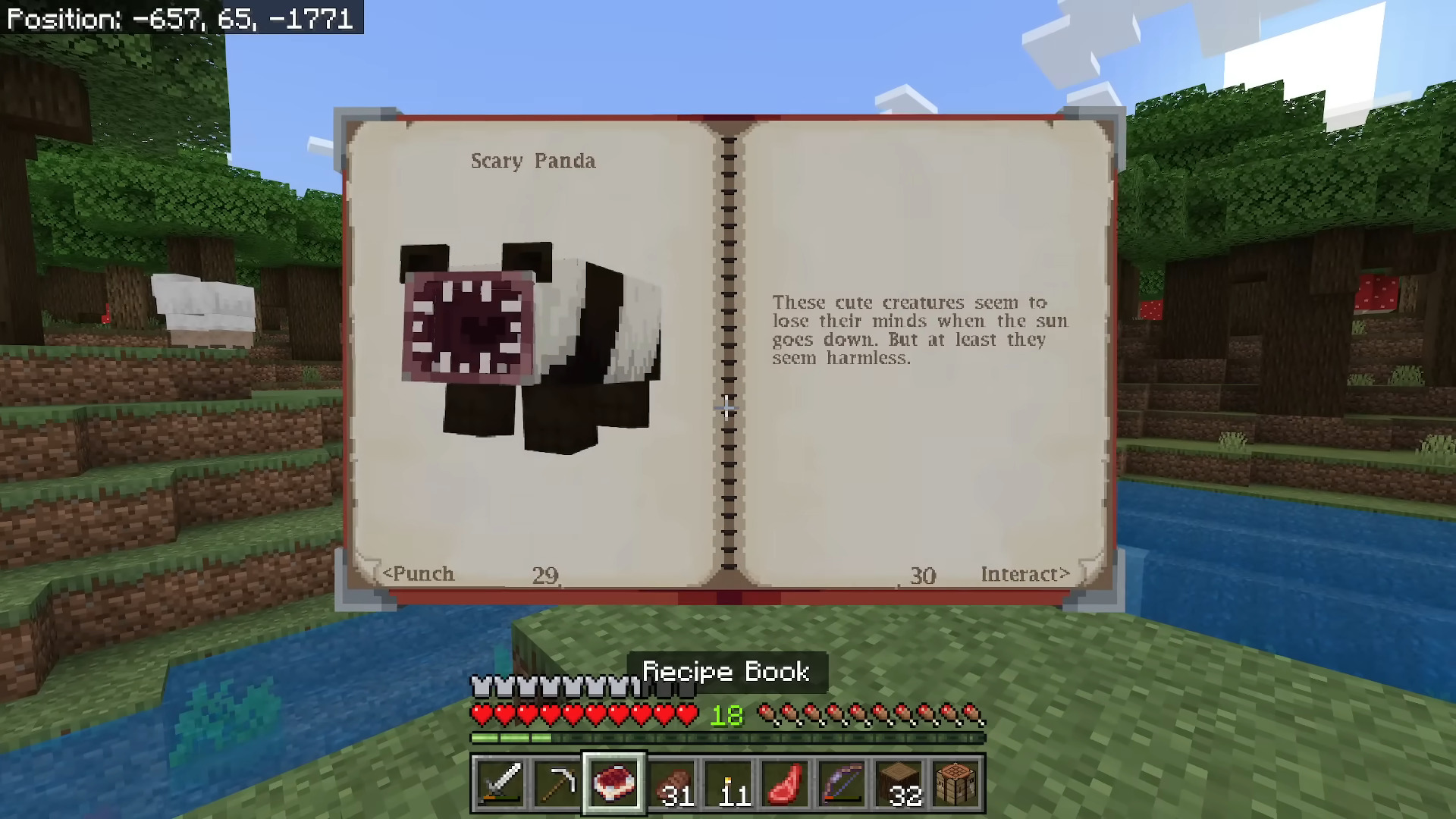Equip the bow from the hotbar

tap(843, 783)
